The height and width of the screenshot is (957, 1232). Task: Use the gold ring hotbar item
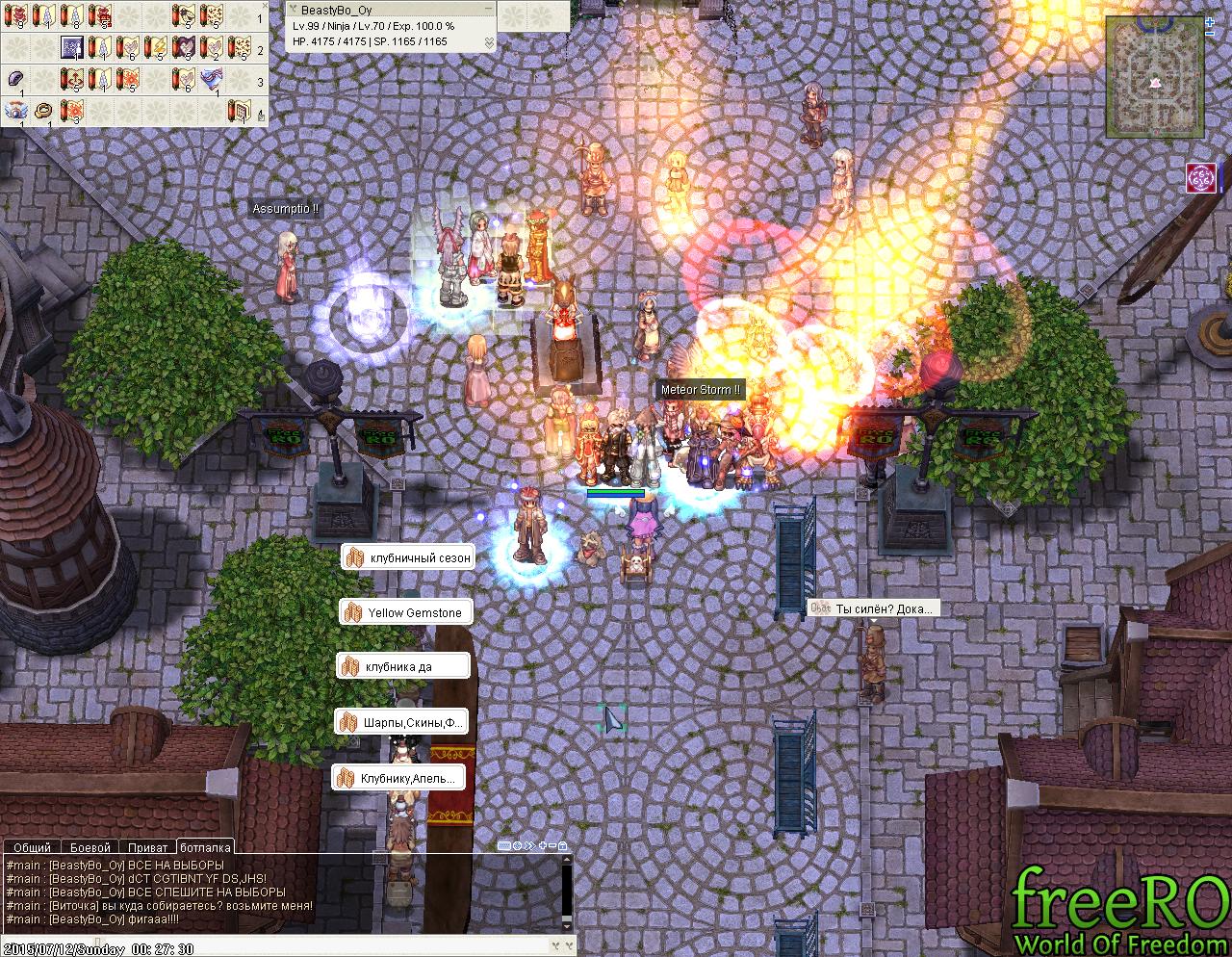(44, 112)
